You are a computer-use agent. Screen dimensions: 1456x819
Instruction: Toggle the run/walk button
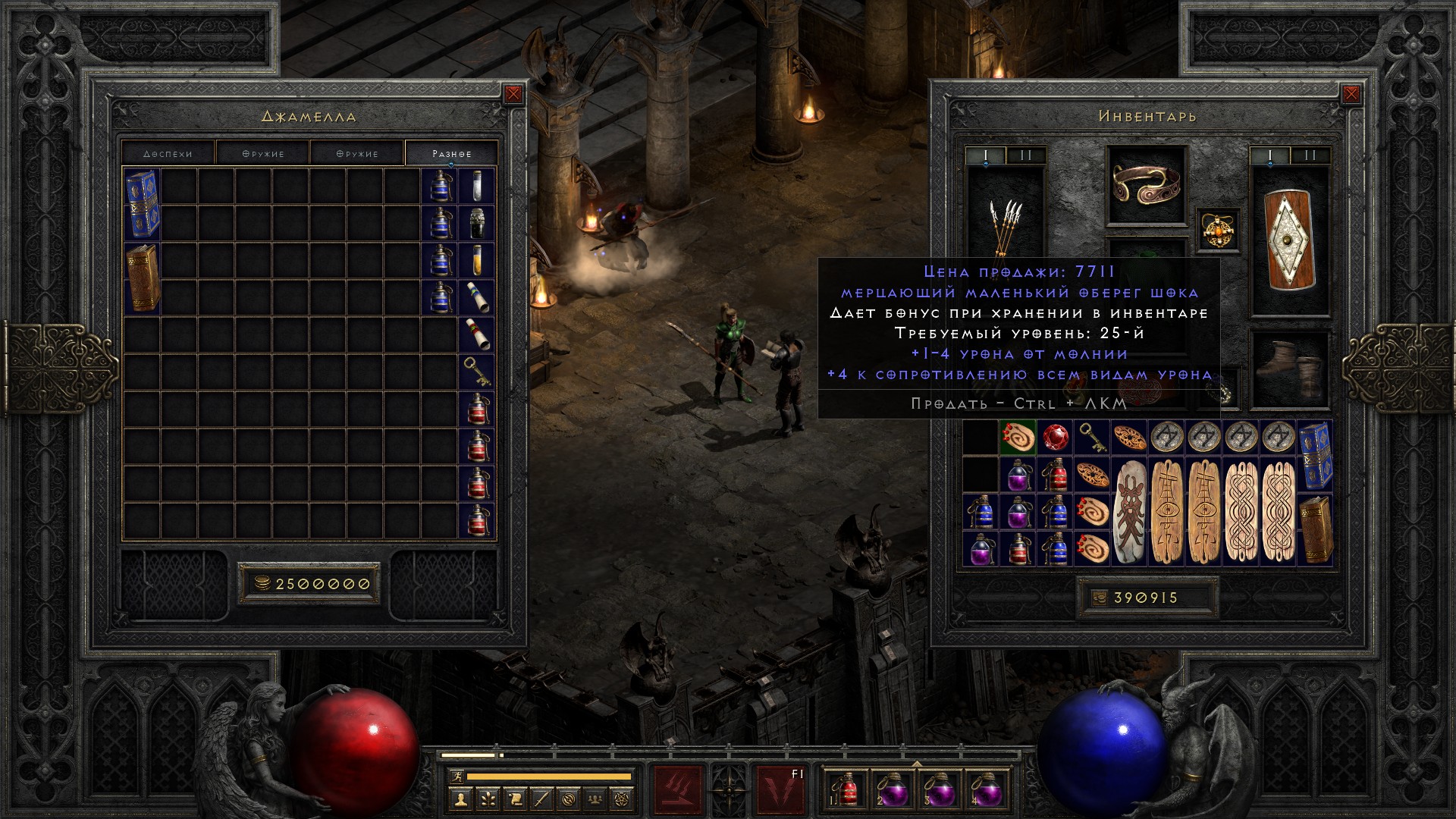tap(455, 777)
